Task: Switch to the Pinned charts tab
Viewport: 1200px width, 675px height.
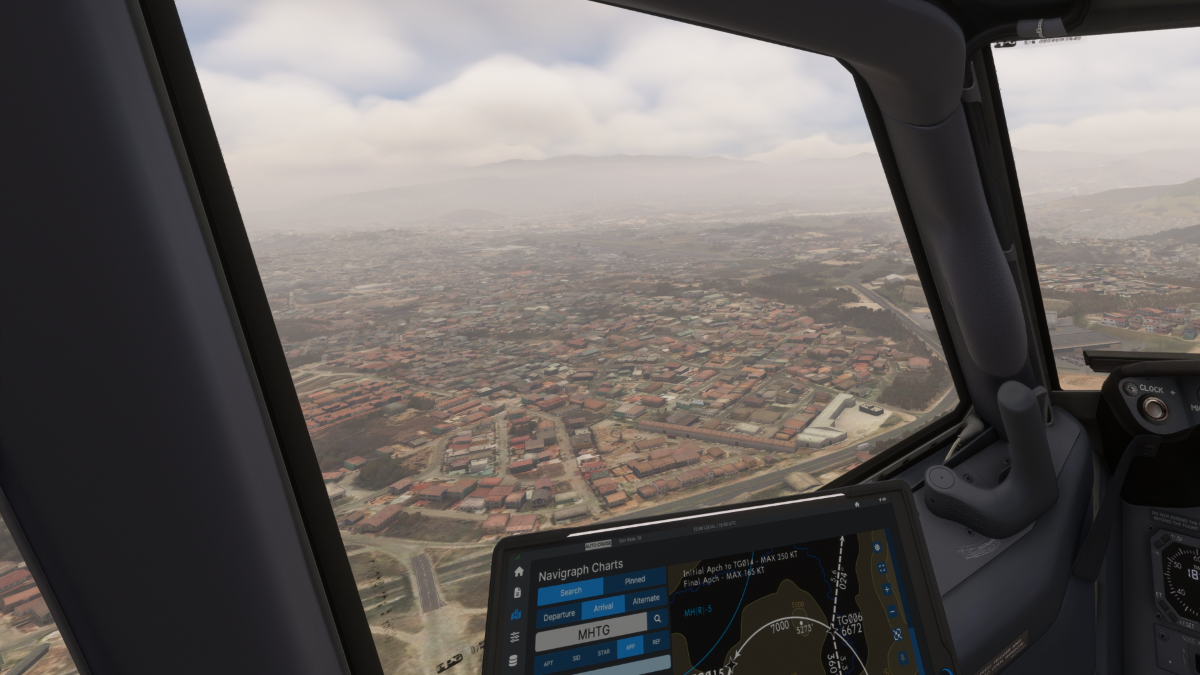Action: click(635, 580)
